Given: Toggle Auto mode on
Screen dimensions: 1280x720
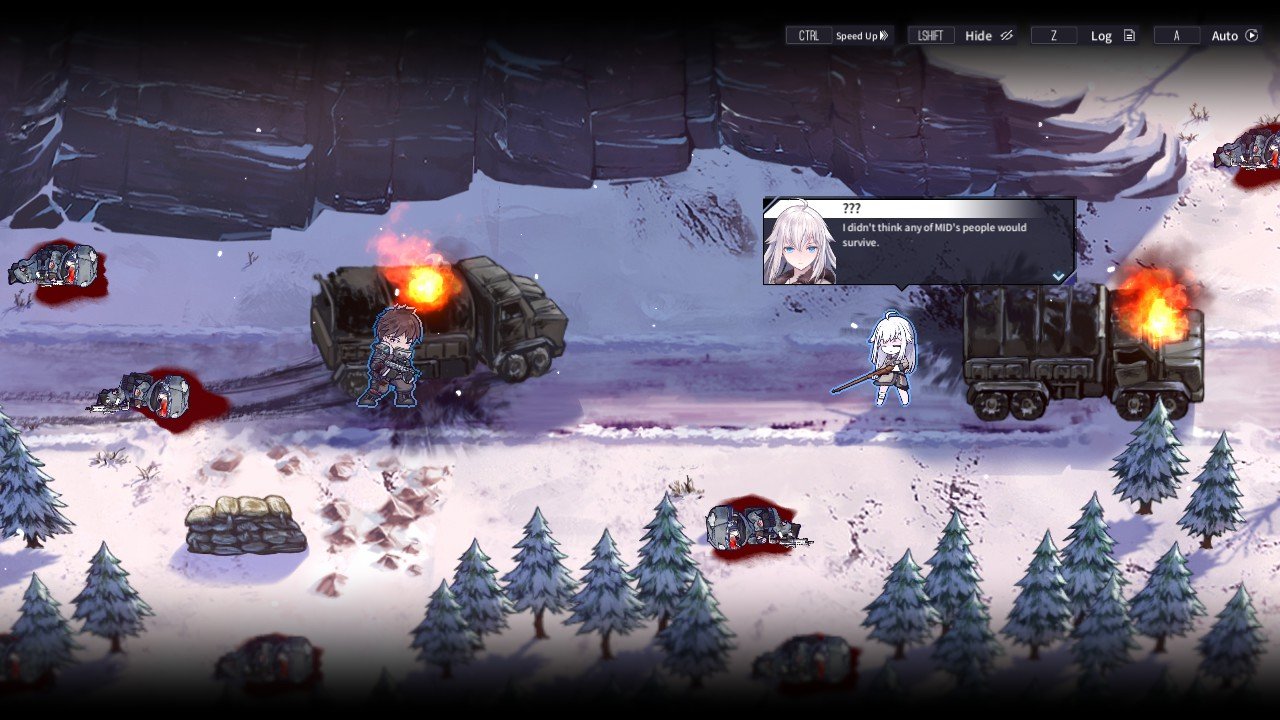Looking at the screenshot, I should (1224, 35).
